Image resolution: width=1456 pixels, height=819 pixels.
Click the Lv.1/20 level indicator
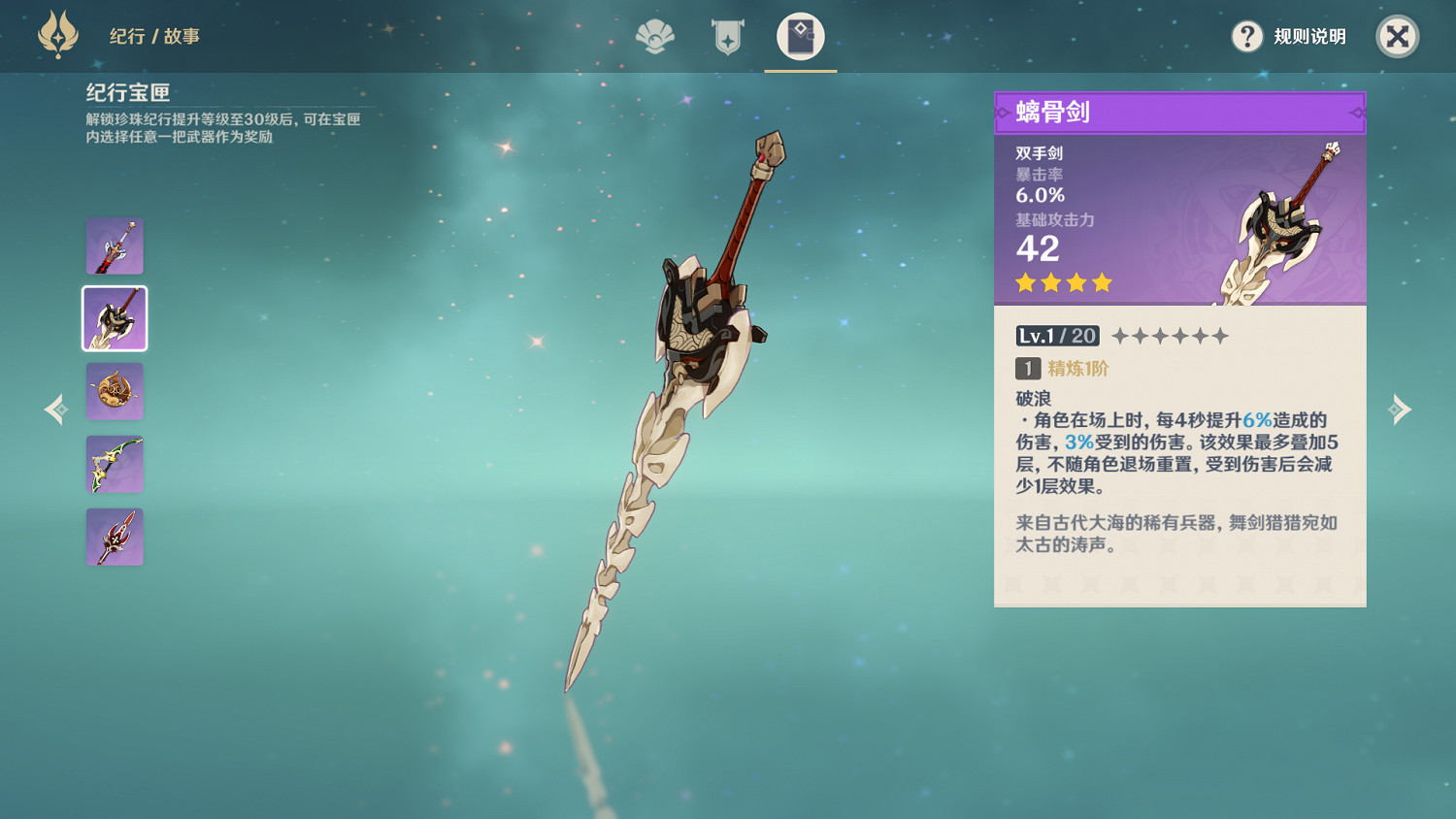(x=1058, y=336)
